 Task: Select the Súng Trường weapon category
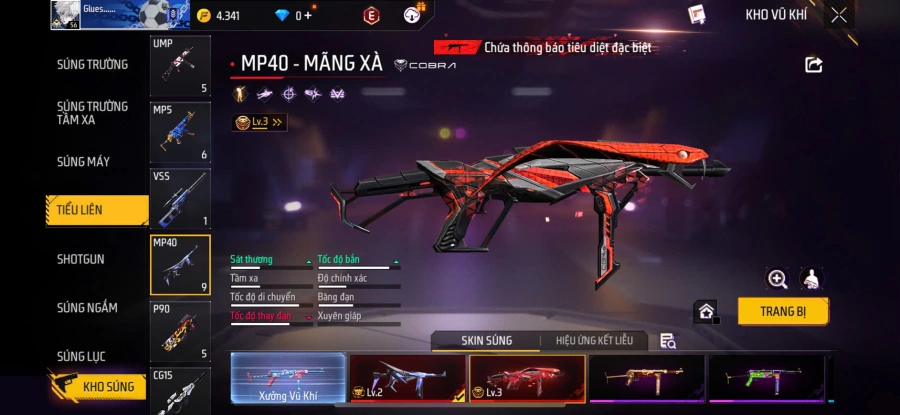(92, 65)
